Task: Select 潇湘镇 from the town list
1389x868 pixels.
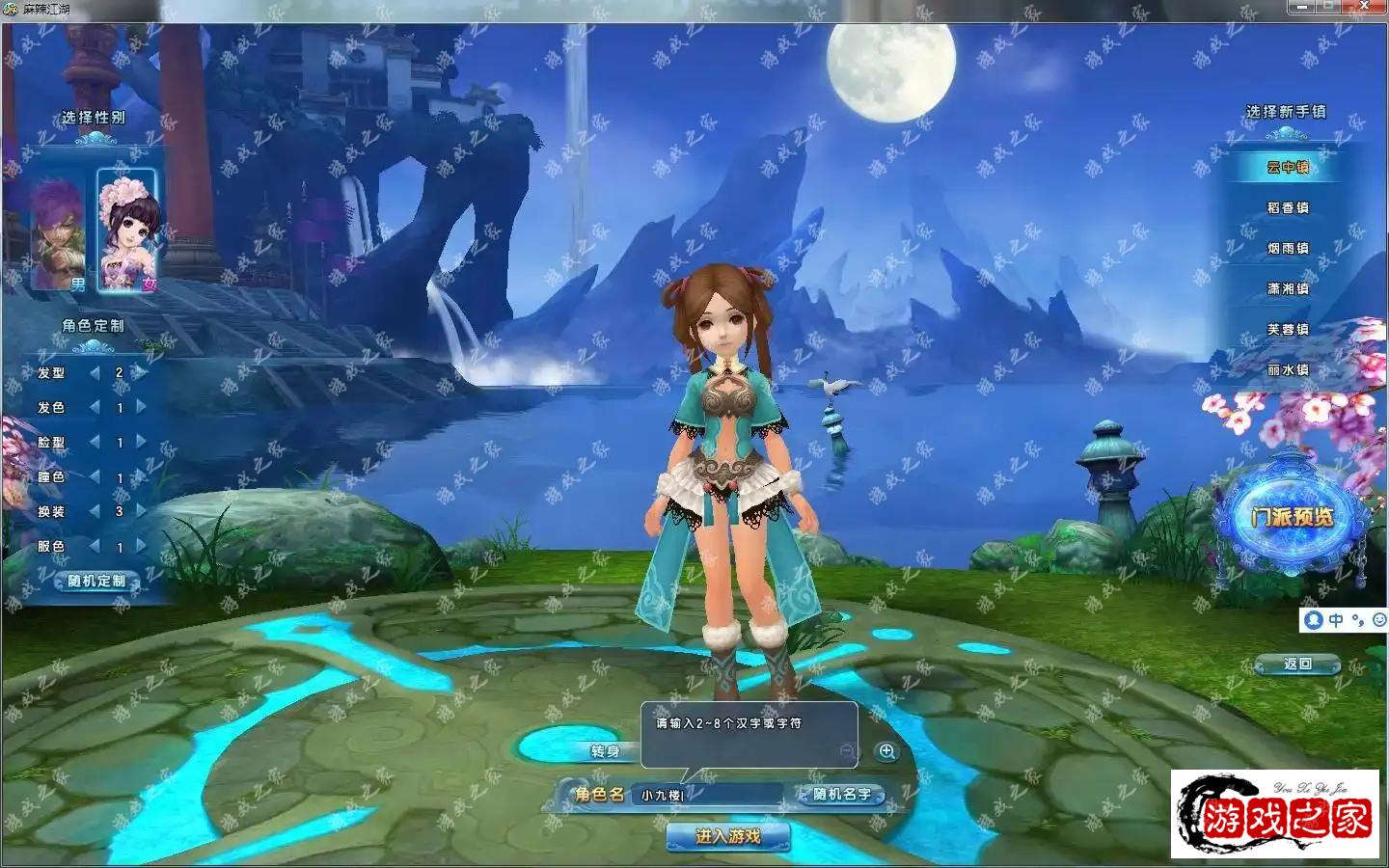Action: click(x=1288, y=288)
